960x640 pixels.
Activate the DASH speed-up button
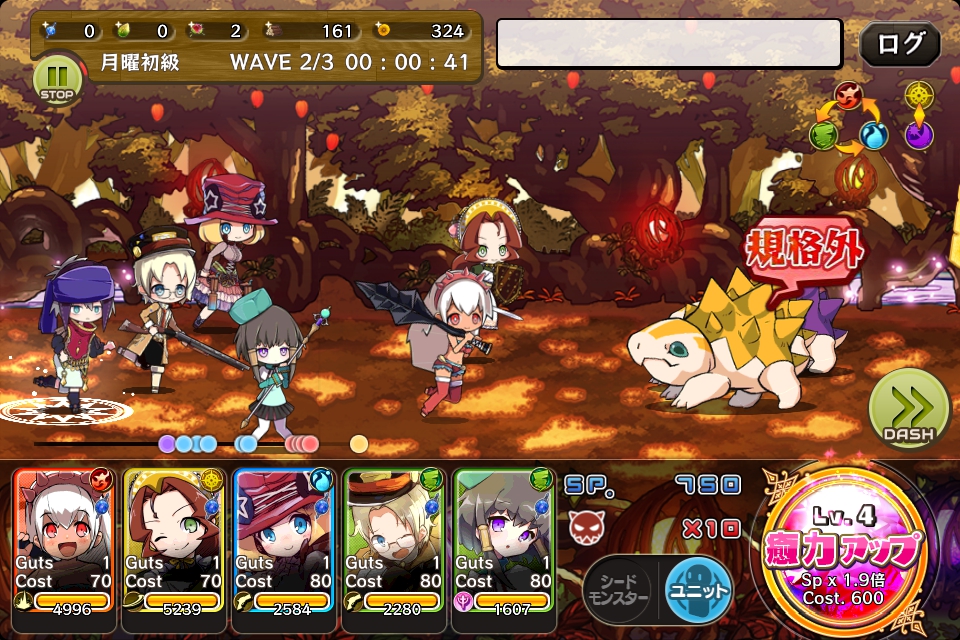coord(907,409)
